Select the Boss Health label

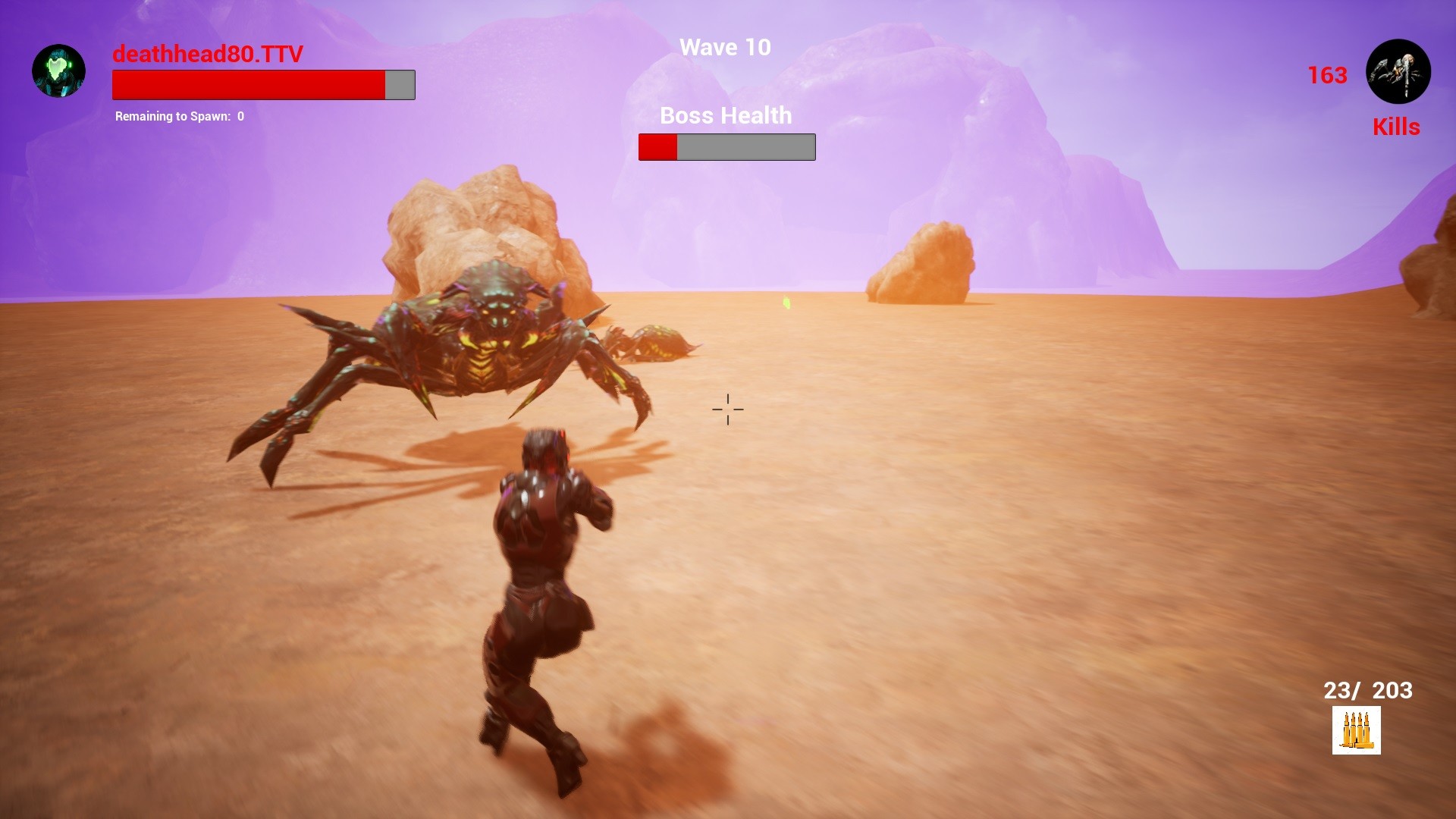click(726, 115)
